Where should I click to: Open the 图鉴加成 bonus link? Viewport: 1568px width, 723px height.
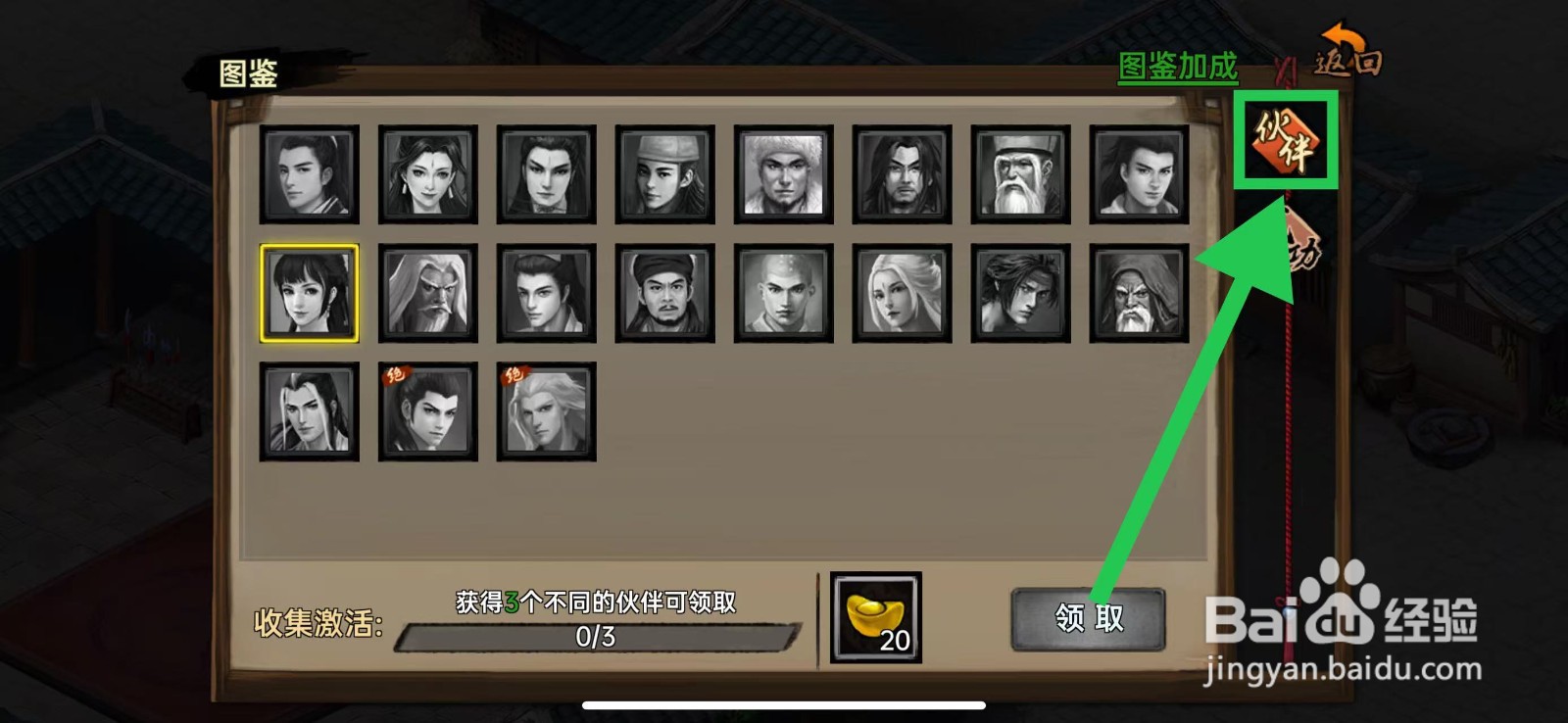(x=1176, y=69)
